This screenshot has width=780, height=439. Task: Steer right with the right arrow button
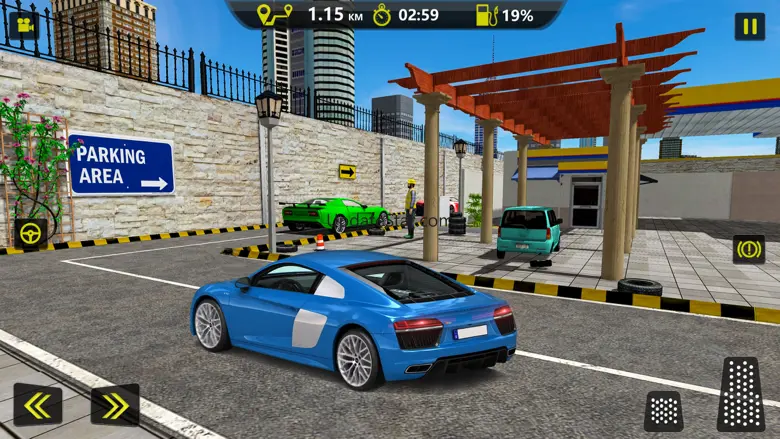click(x=115, y=405)
